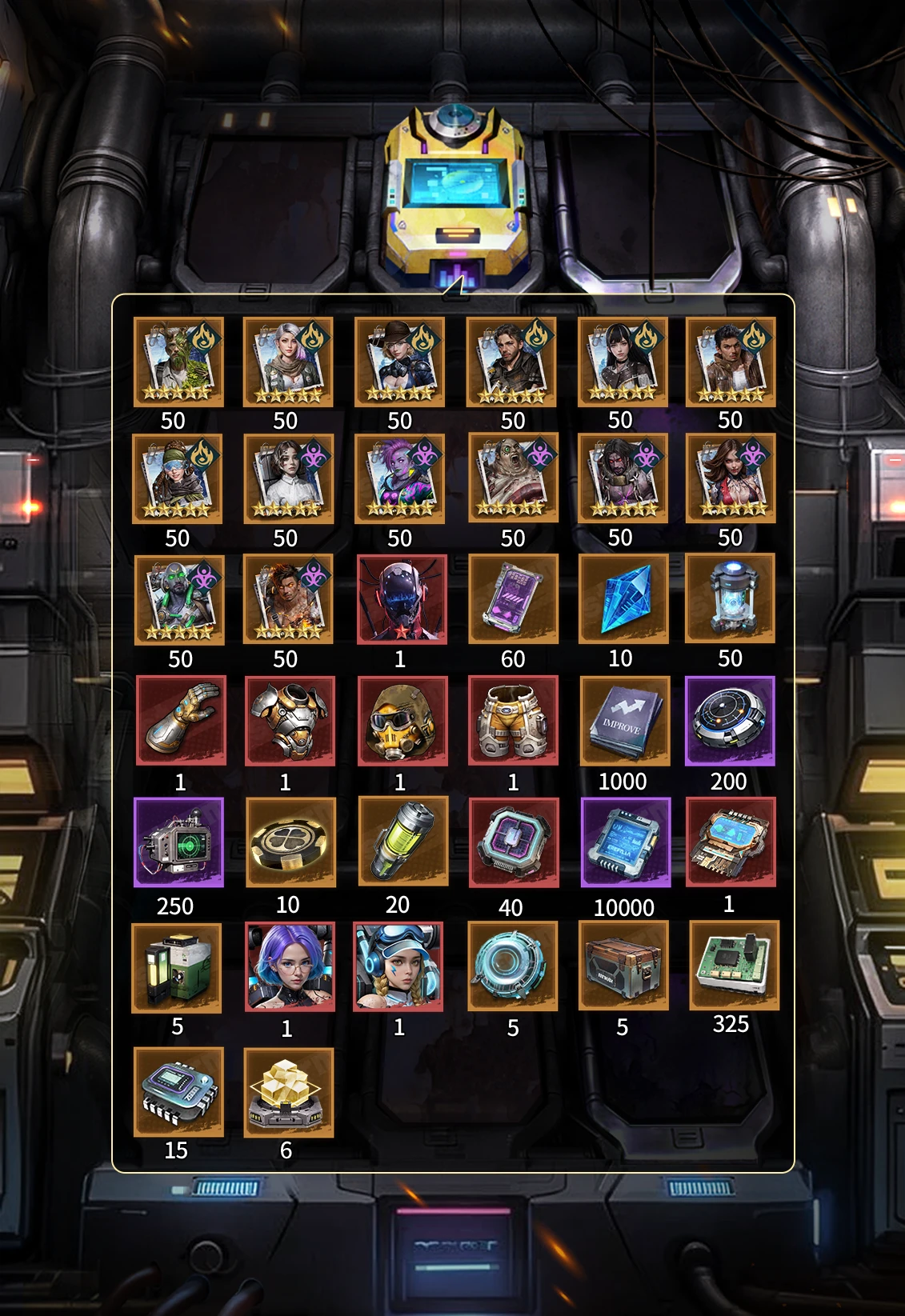The height and width of the screenshot is (1316, 905).
Task: Select the four-leaf clover chip item
Action: pyautogui.click(x=290, y=842)
